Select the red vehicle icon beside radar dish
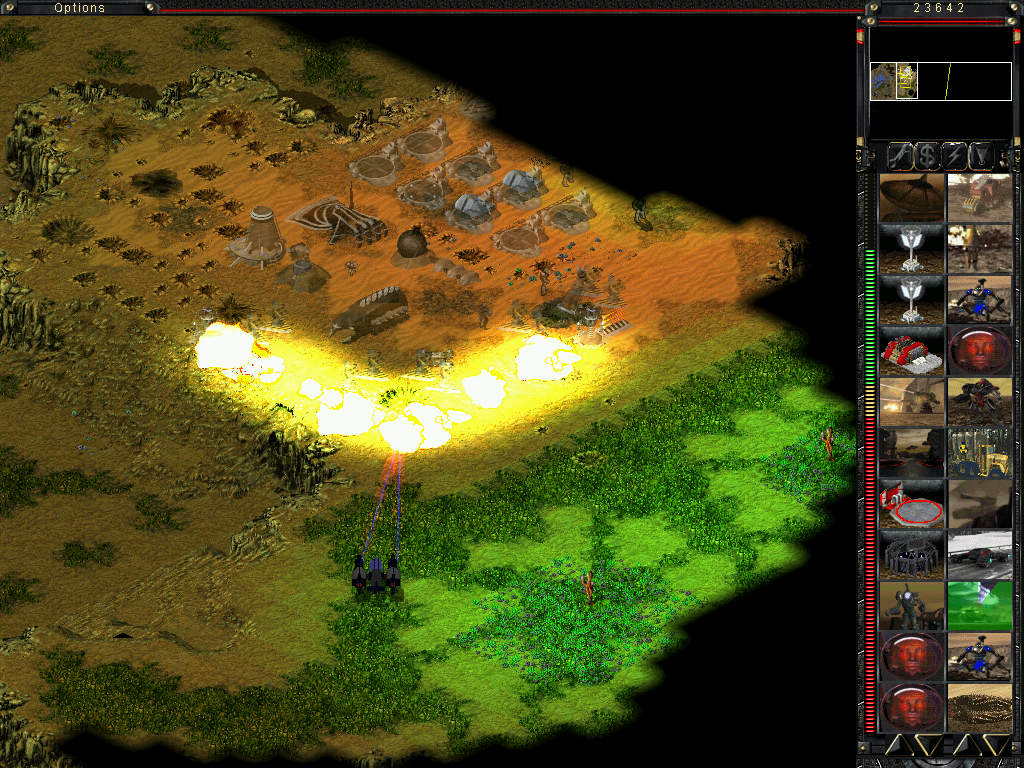This screenshot has width=1024, height=768. 979,197
